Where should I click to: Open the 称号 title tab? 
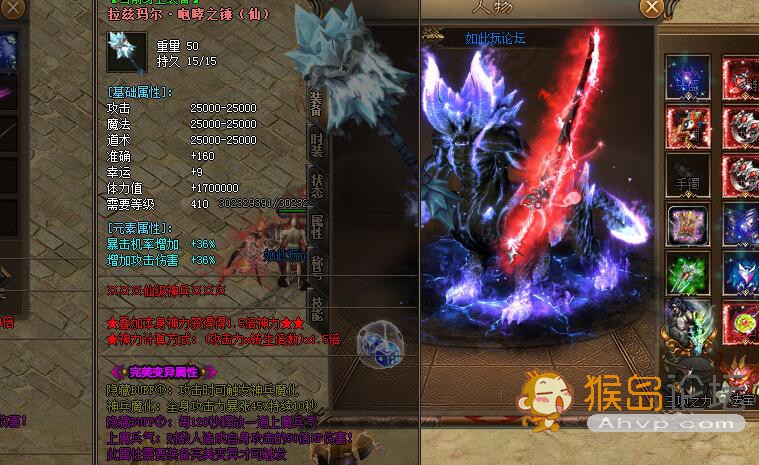316,268
